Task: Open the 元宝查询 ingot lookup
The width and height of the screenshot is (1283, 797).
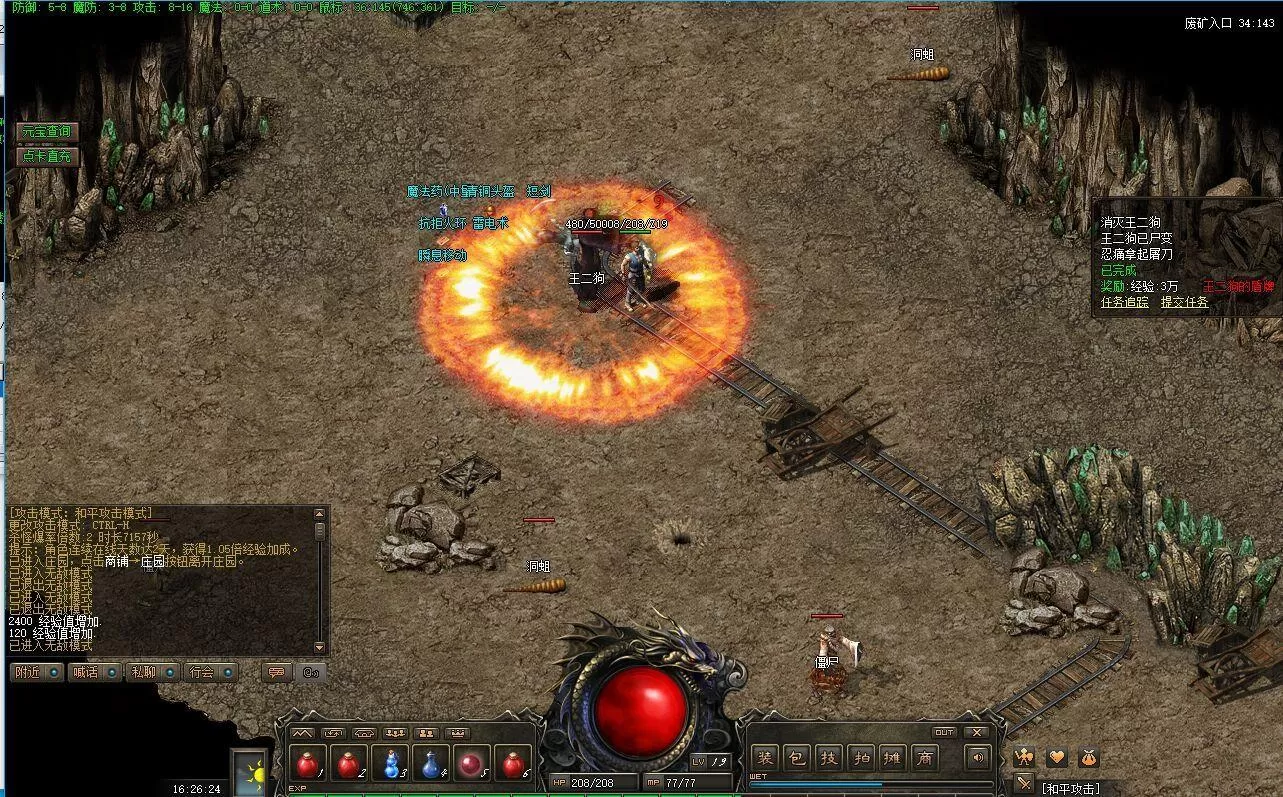Action: (47, 132)
